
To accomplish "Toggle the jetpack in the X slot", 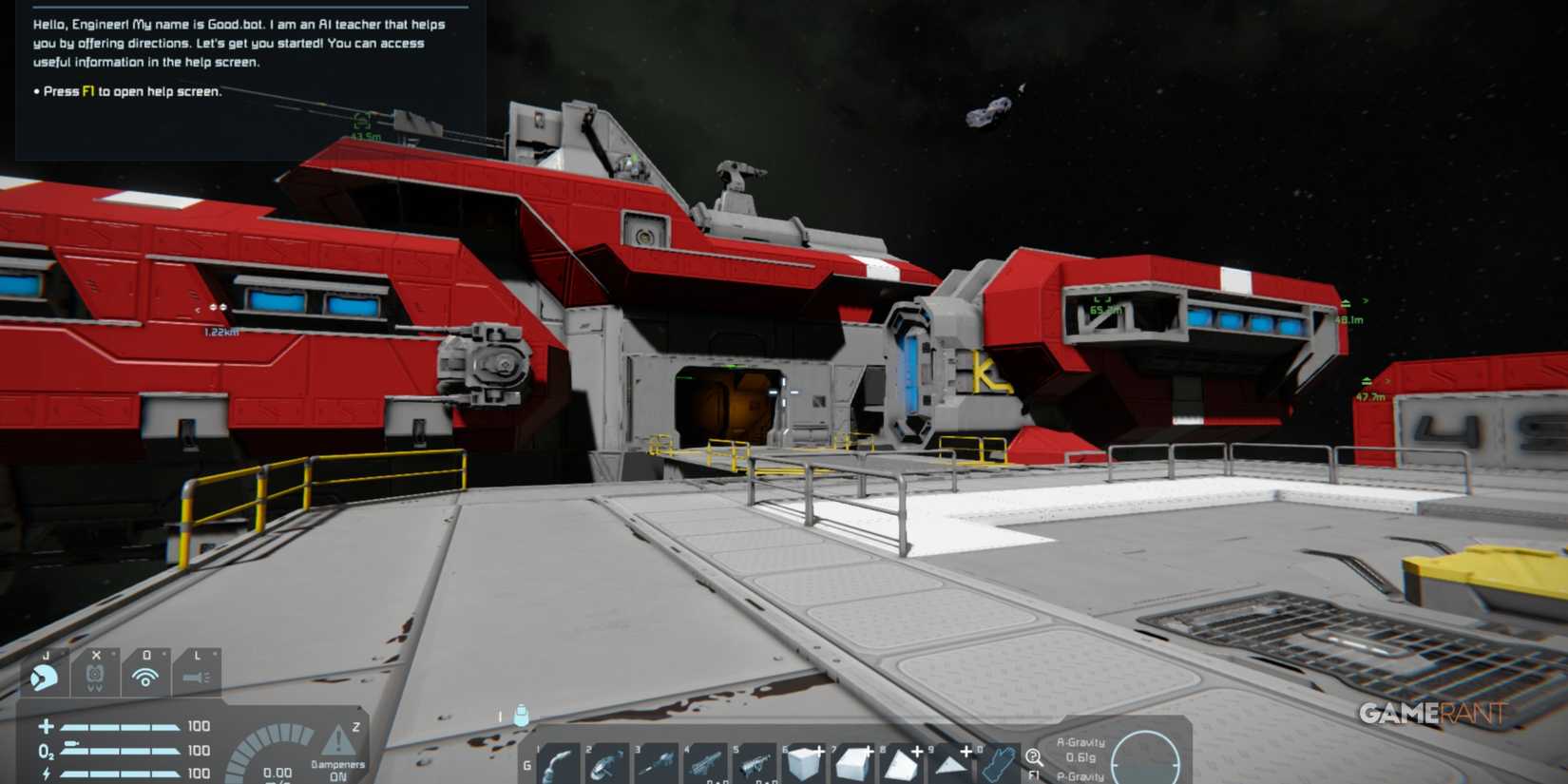I will [x=95, y=677].
